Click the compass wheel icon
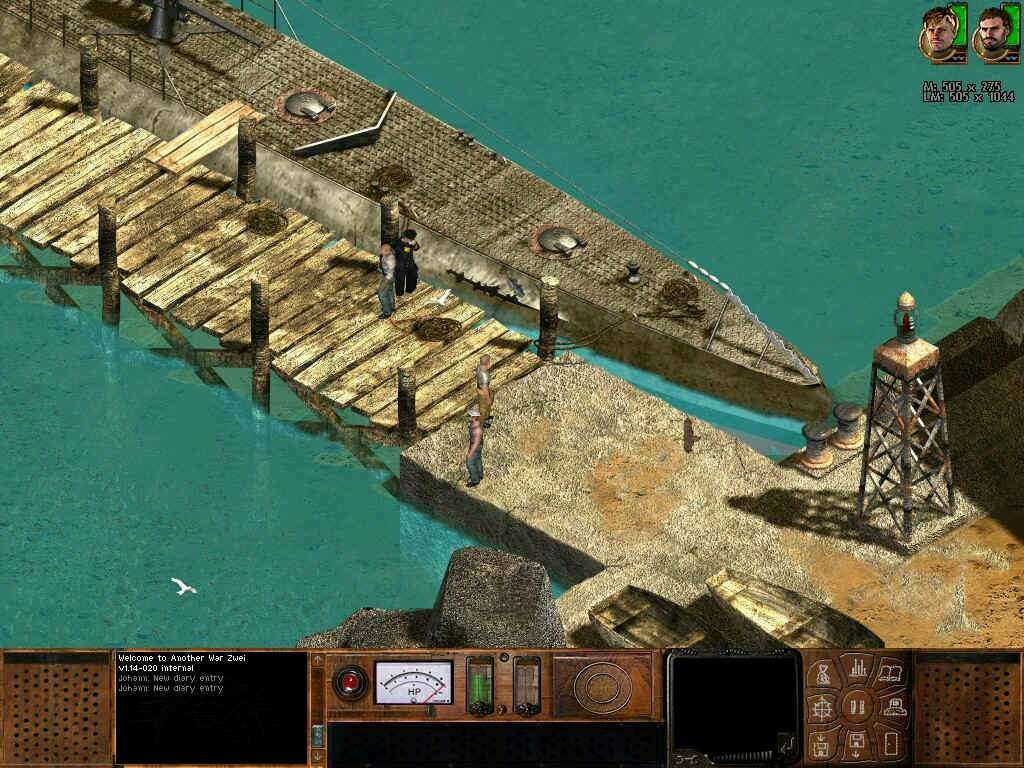1024x768 pixels. [x=822, y=709]
